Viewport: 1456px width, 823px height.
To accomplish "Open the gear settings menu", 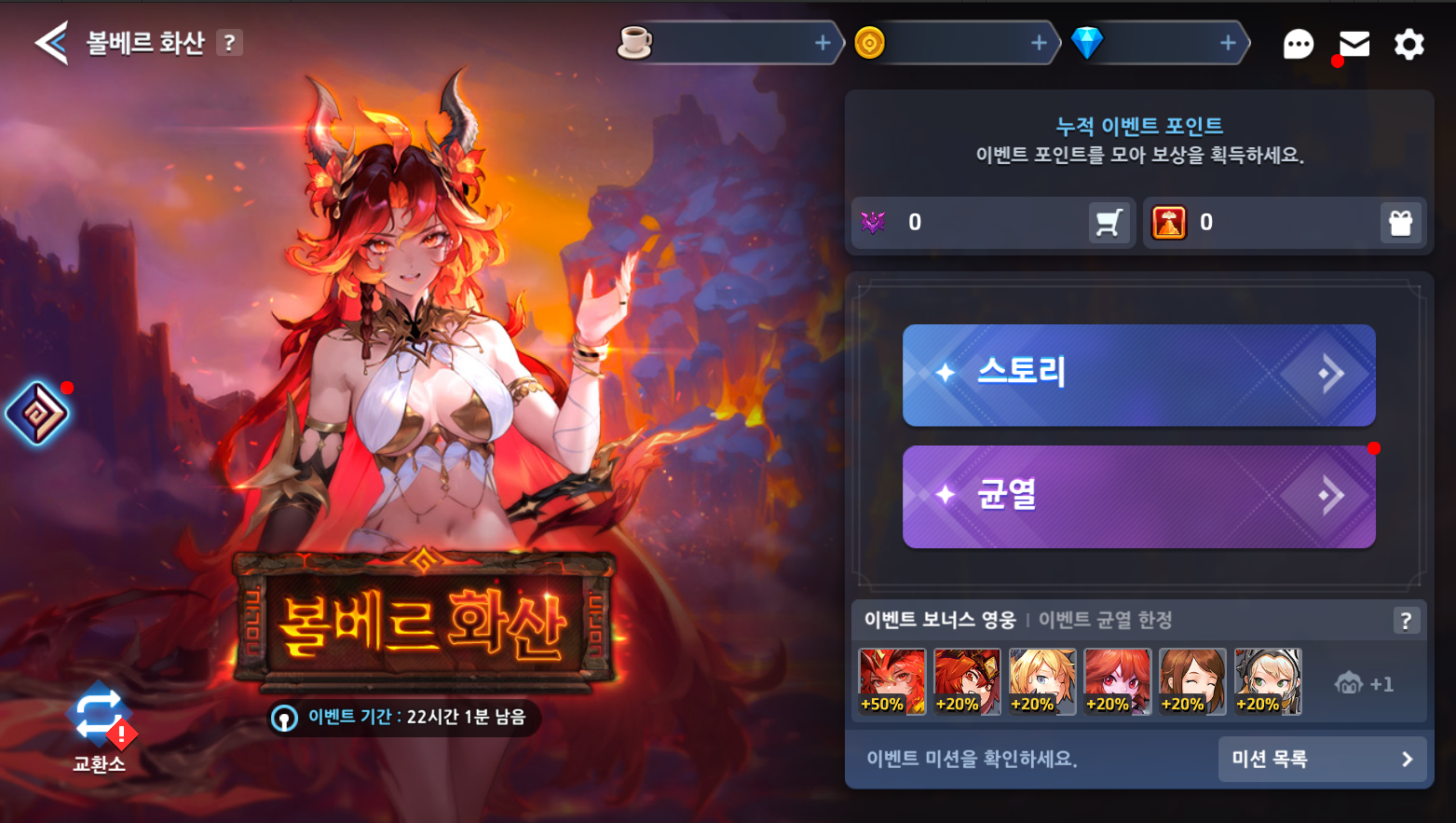I will [1408, 44].
